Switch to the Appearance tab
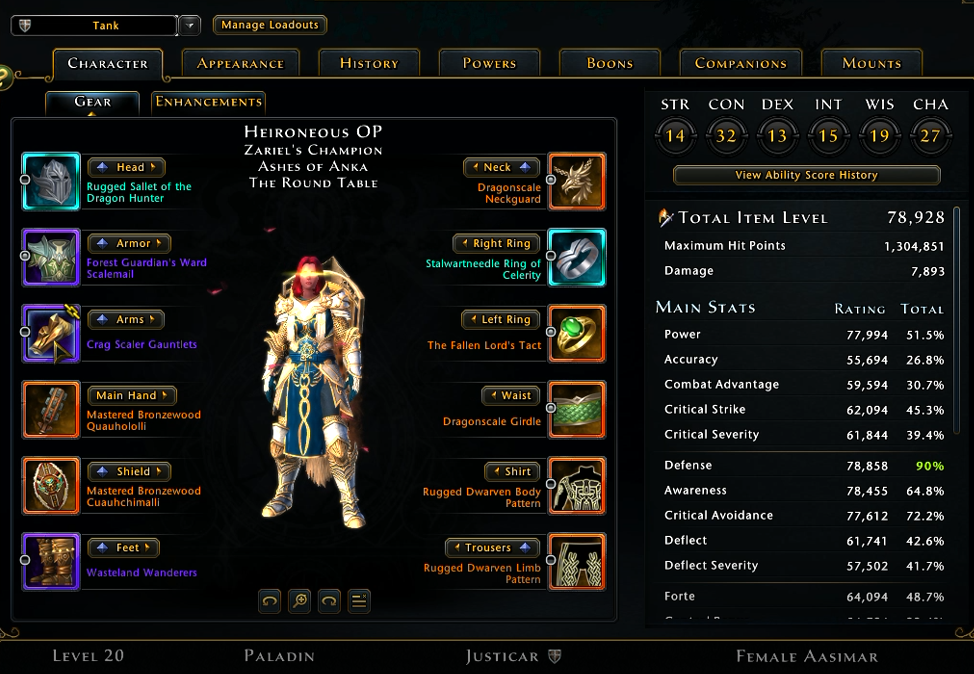 point(240,63)
